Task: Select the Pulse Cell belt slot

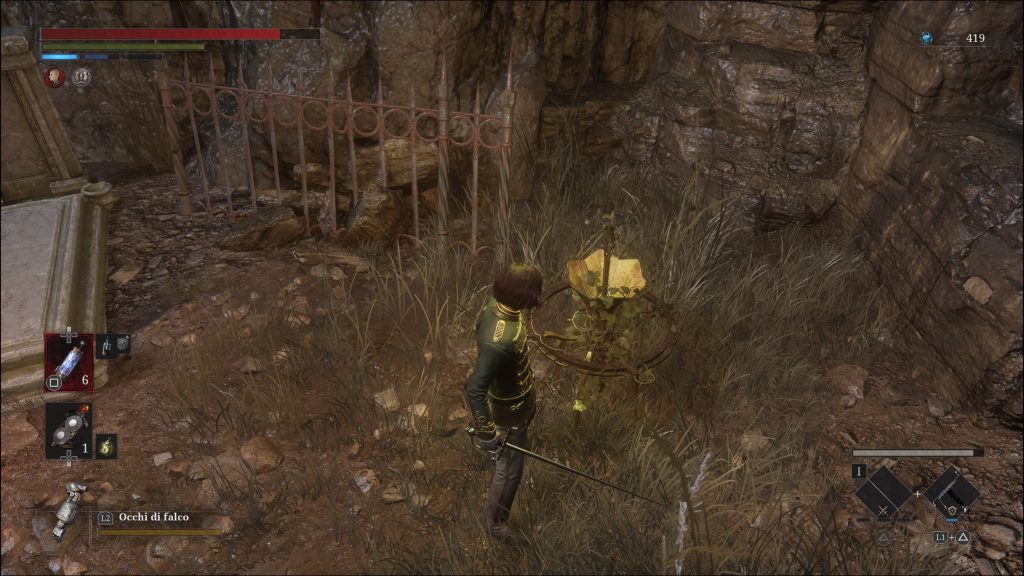Action: click(x=68, y=360)
